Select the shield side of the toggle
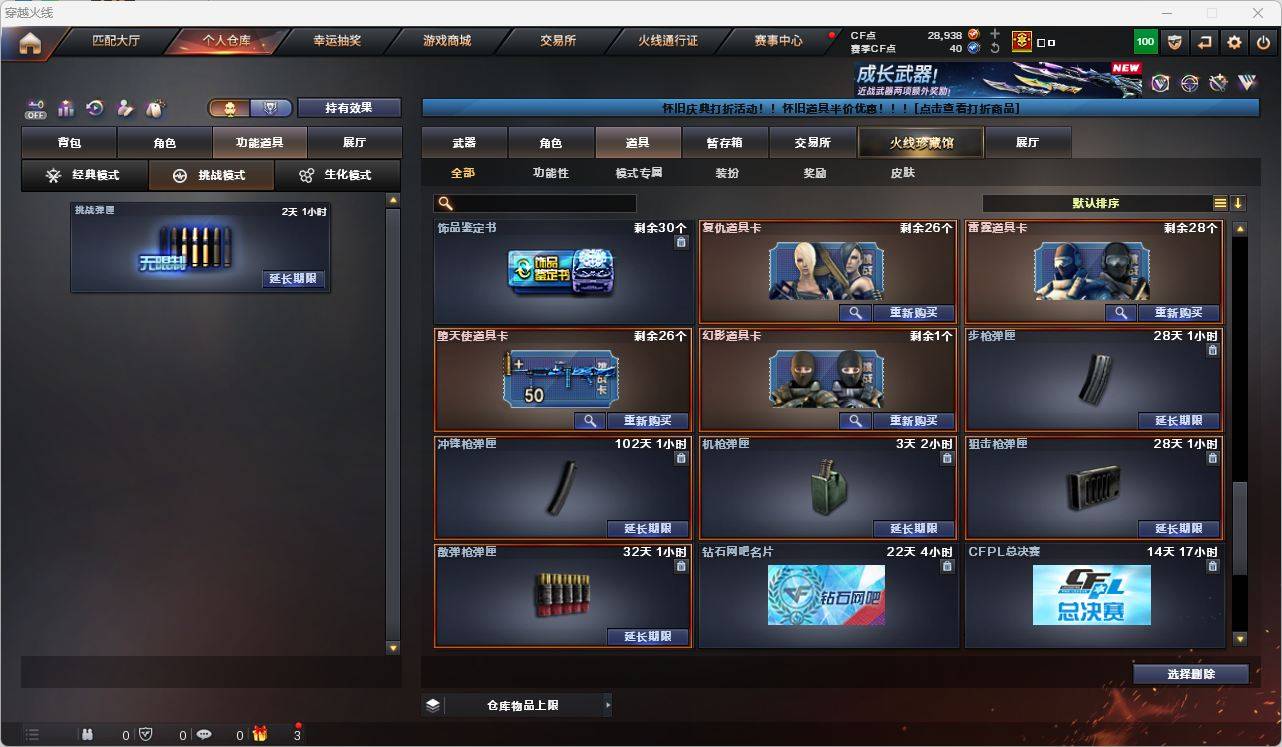The image size is (1282, 747). click(x=272, y=109)
